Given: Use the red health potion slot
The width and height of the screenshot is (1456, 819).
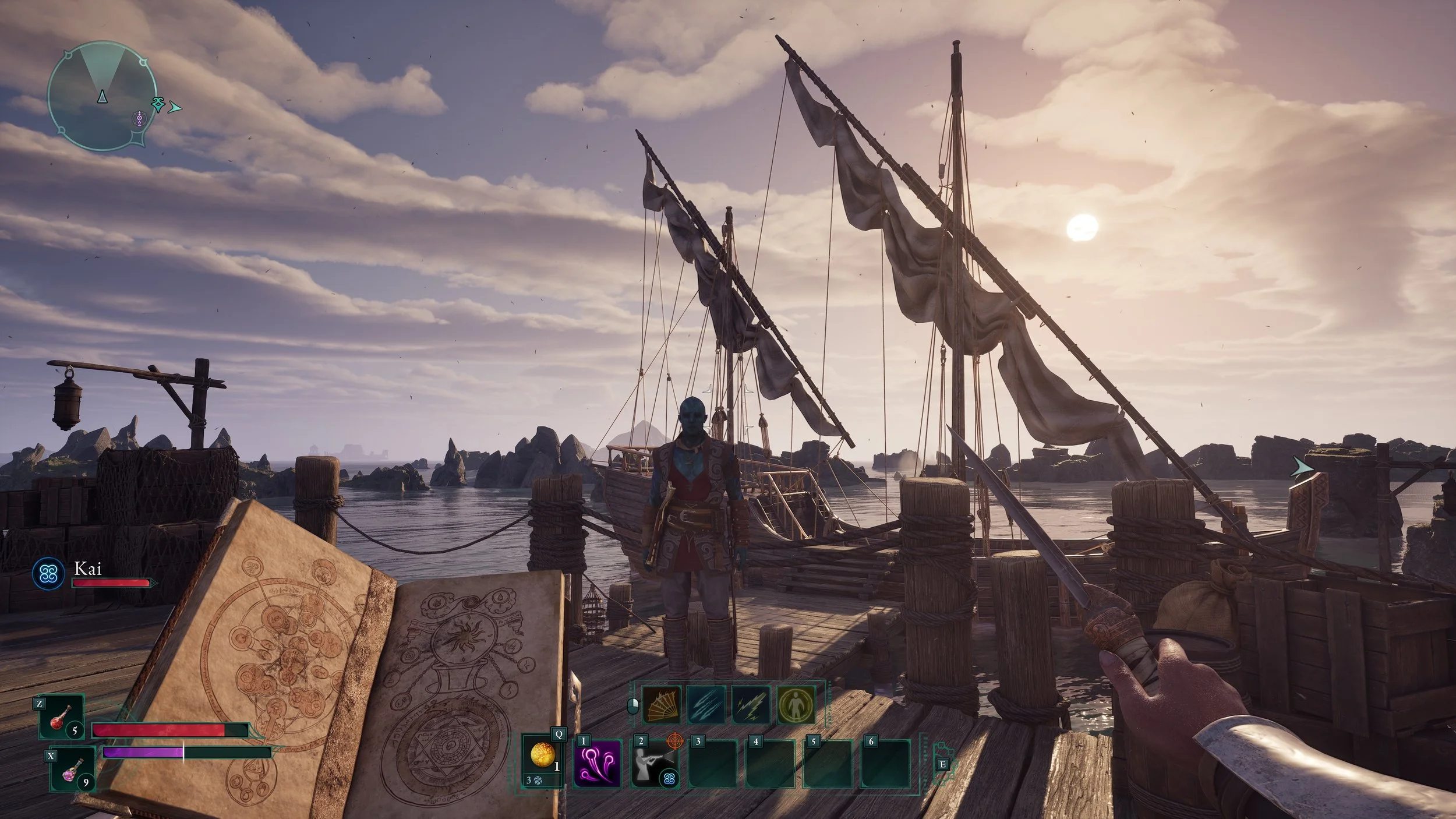Looking at the screenshot, I should click(x=63, y=717).
